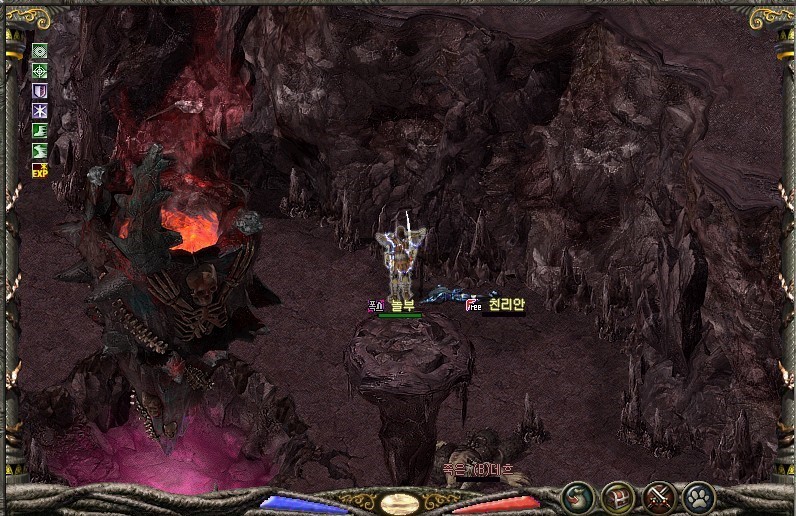Click the blue star burst buff icon
The height and width of the screenshot is (516, 796).
[40, 111]
